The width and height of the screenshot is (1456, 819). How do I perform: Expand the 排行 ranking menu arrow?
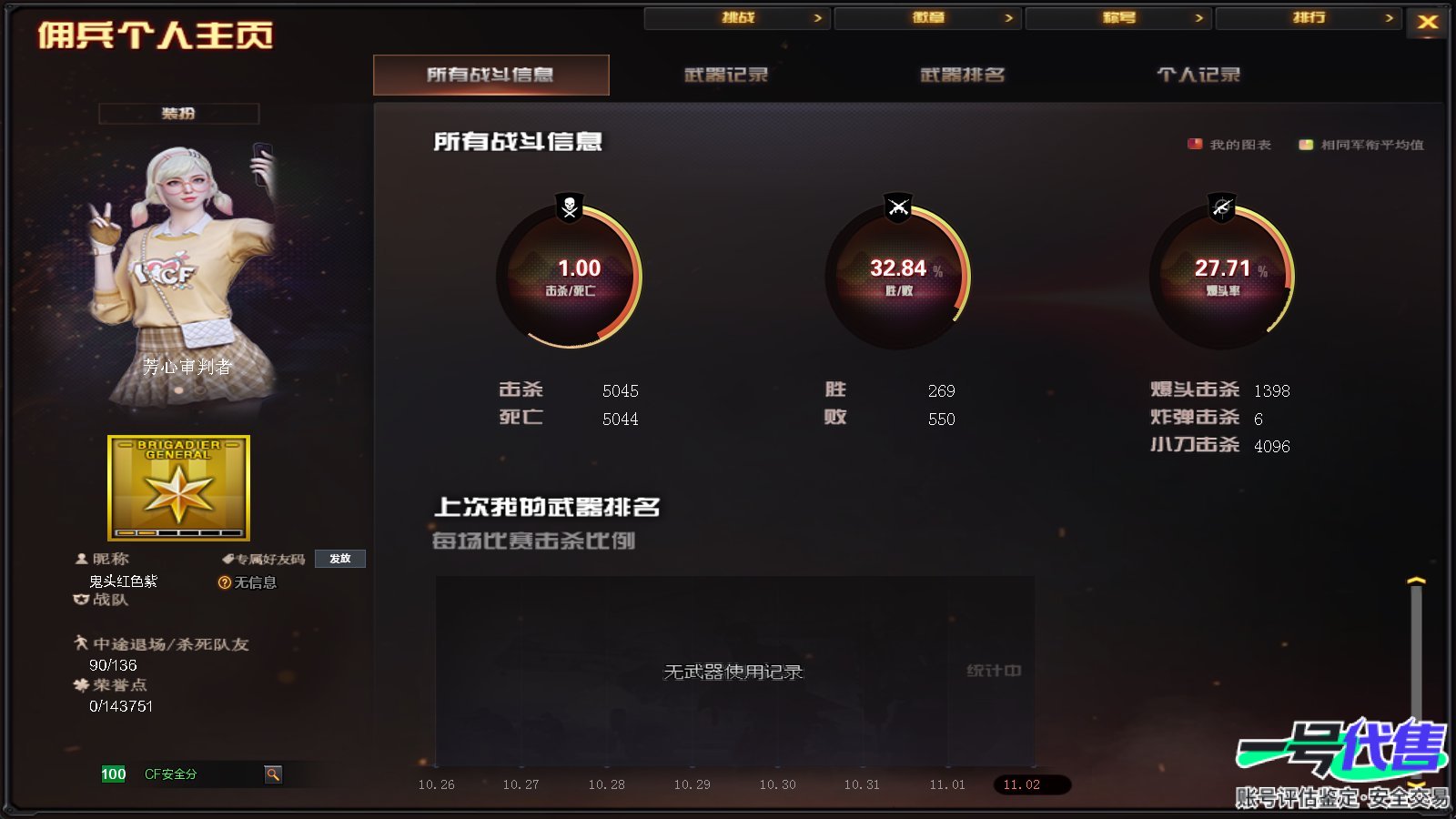(1388, 17)
